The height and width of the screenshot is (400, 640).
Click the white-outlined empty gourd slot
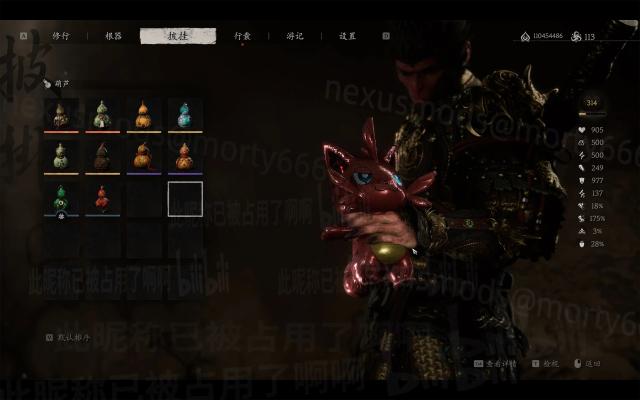[185, 199]
